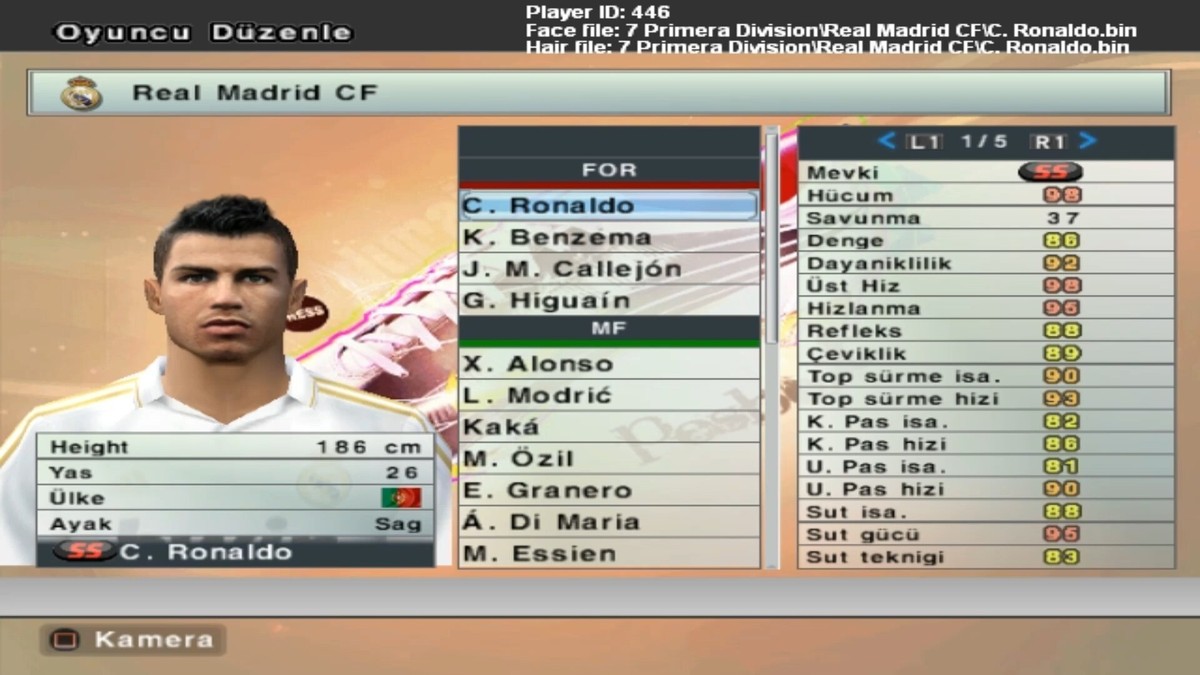Go to the previous stats page arrow
Screen dimensions: 1200x675
click(886, 142)
